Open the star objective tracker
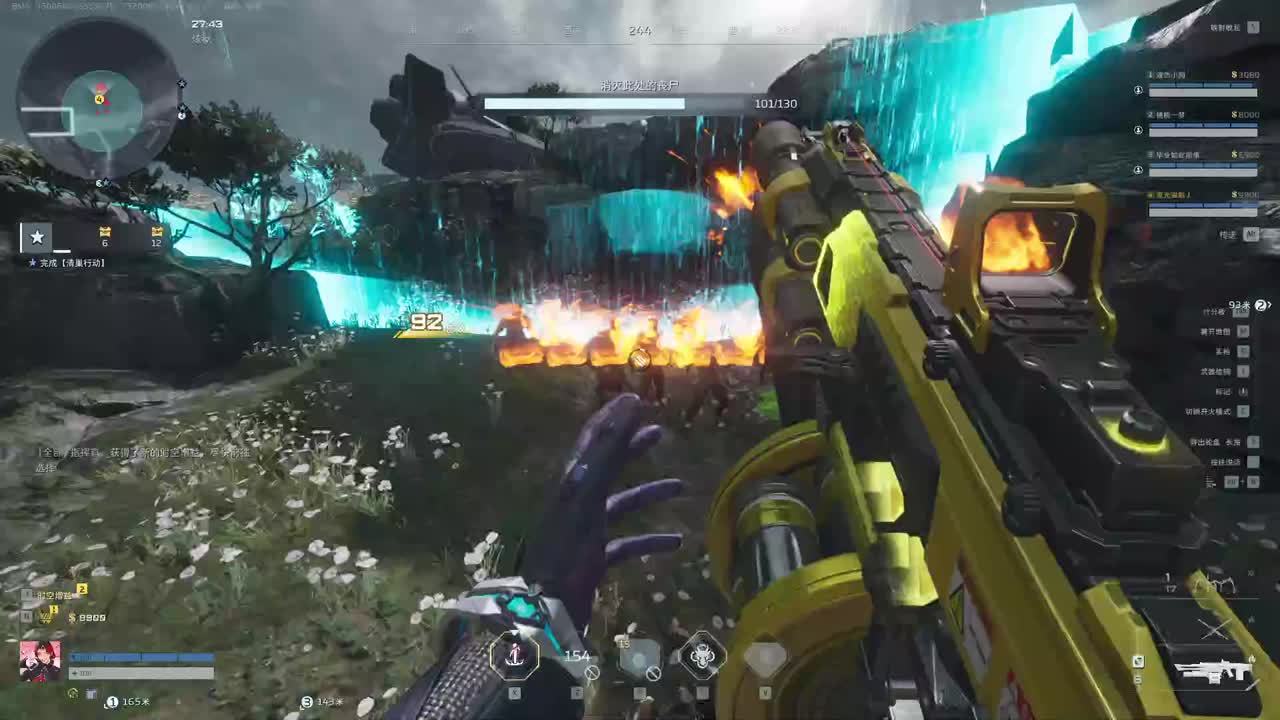The image size is (1280, 720). point(37,237)
